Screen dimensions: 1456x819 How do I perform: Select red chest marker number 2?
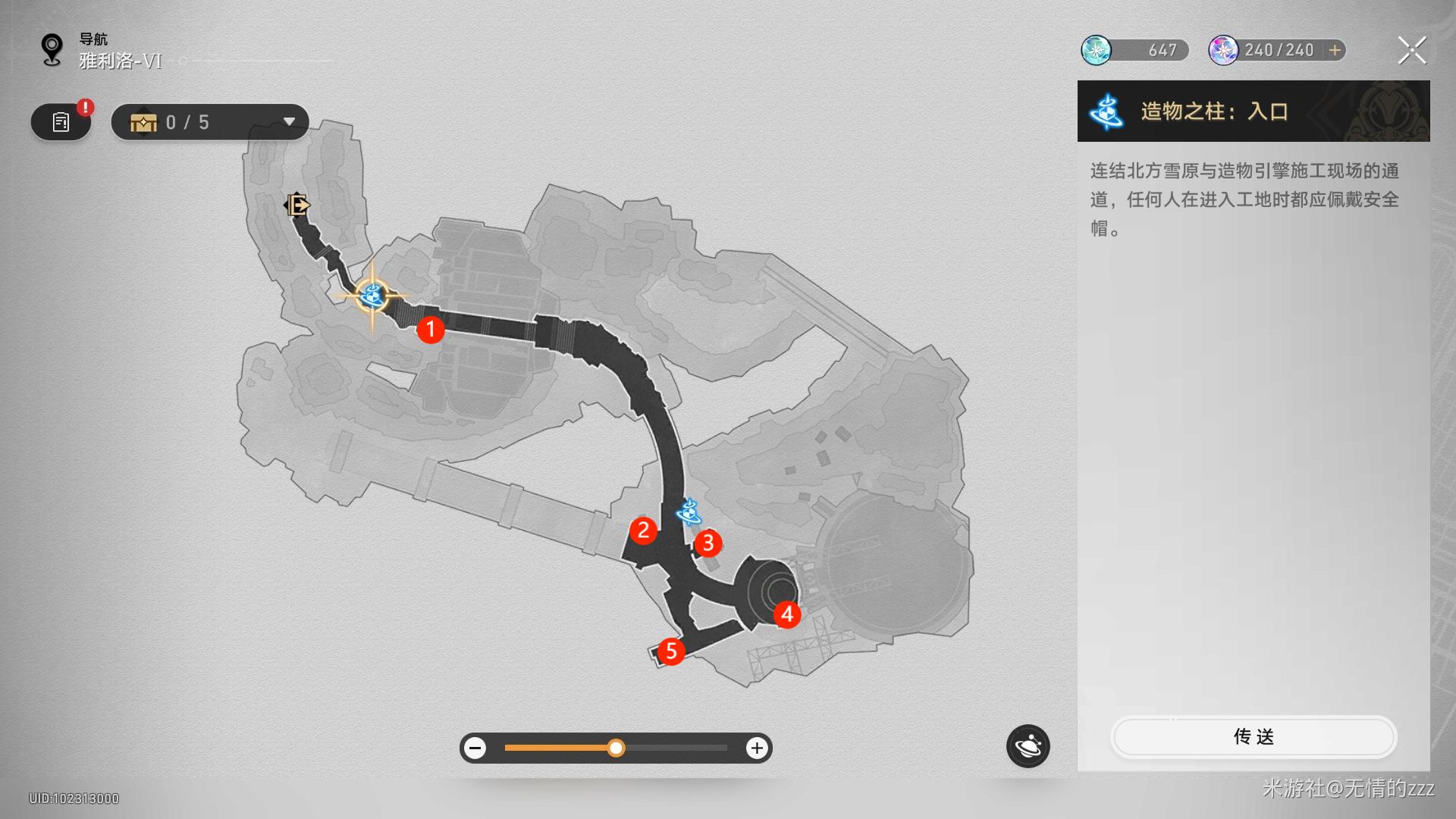(643, 530)
